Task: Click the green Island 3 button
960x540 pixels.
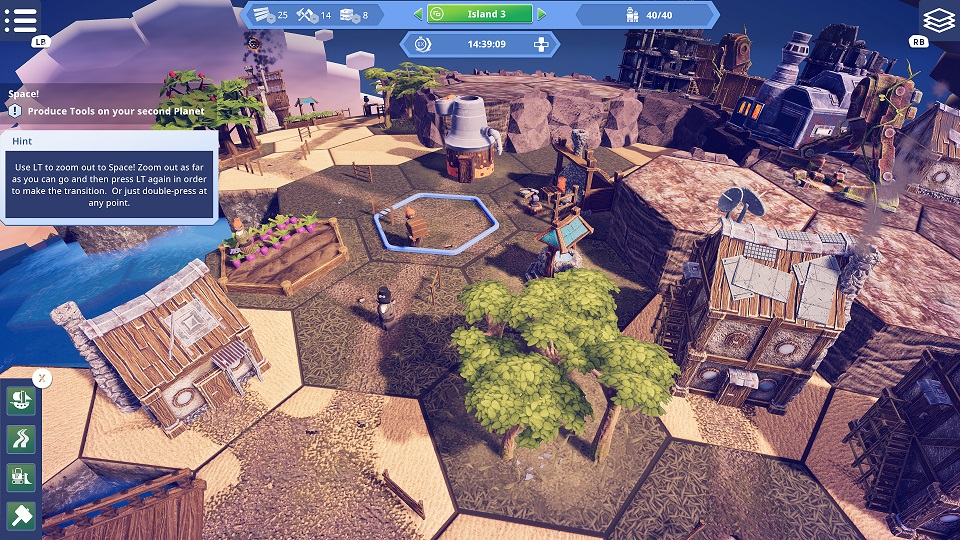Action: coord(479,14)
